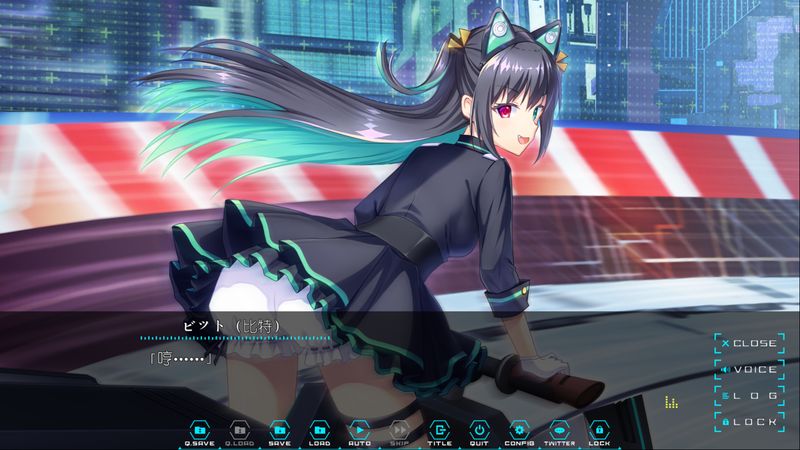Open the LOAD game menu

(x=319, y=430)
